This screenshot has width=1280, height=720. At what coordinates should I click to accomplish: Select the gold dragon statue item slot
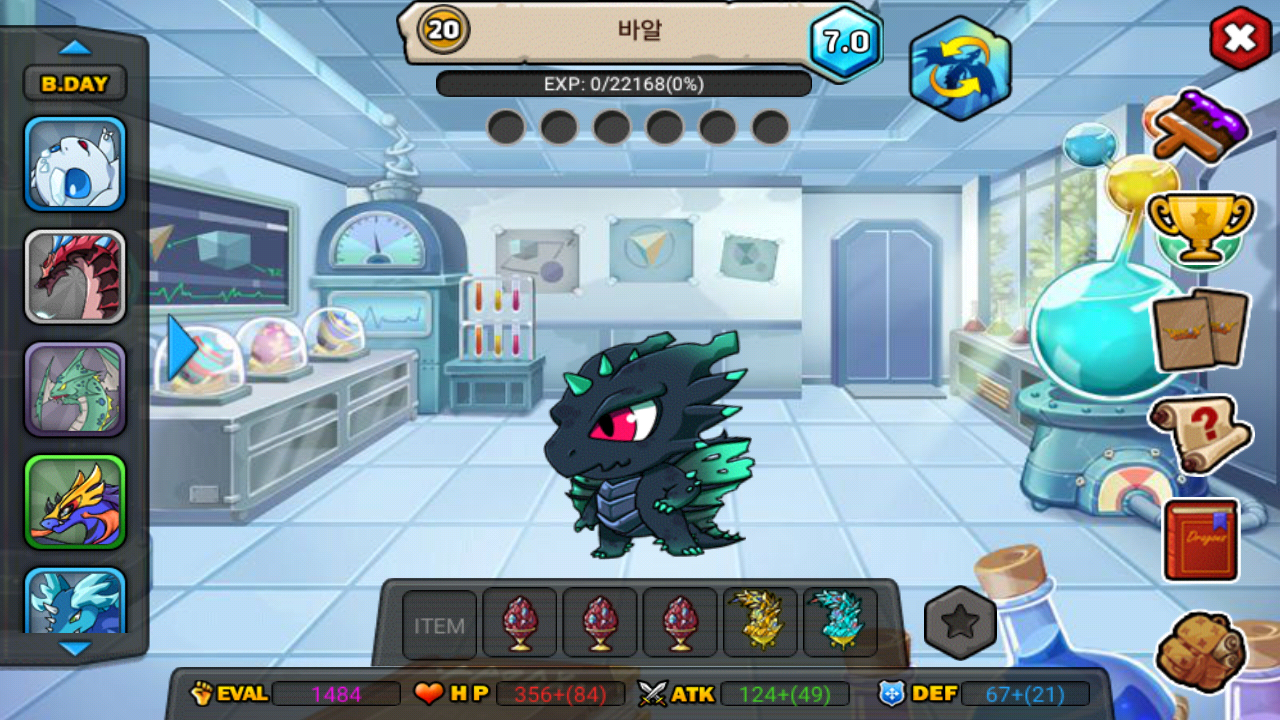click(x=760, y=623)
